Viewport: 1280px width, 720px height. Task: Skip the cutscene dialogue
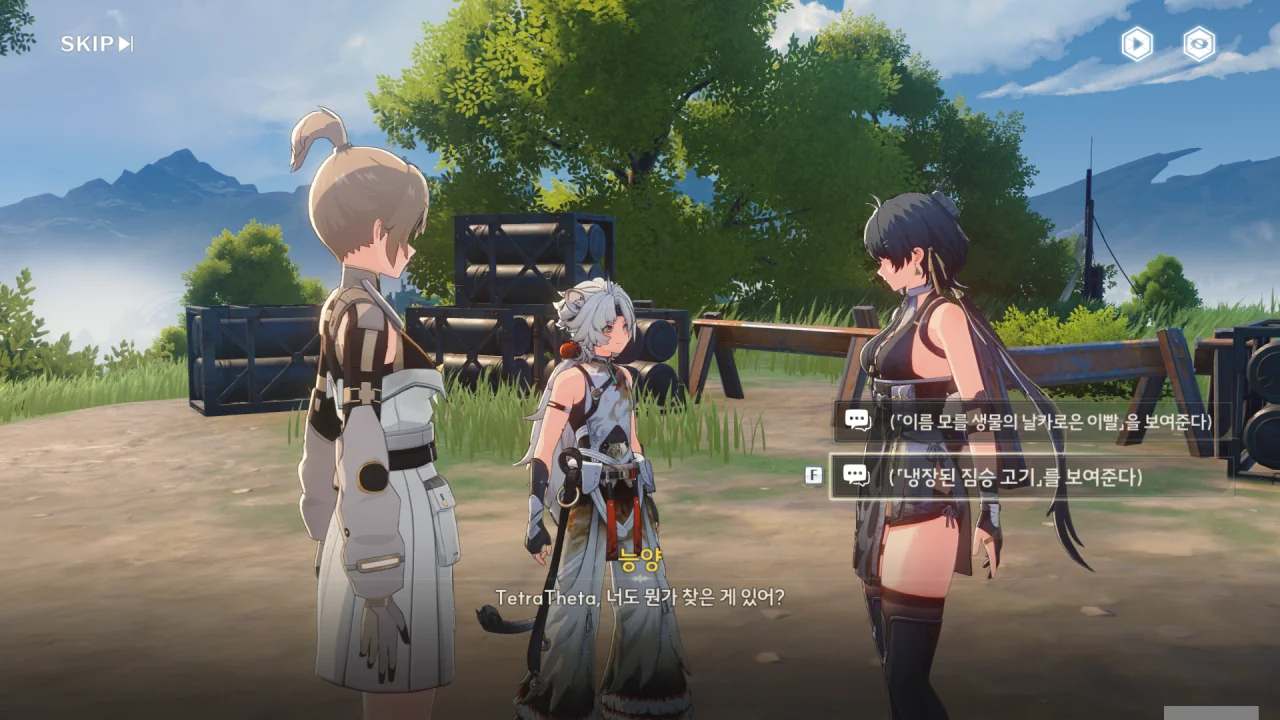(96, 44)
